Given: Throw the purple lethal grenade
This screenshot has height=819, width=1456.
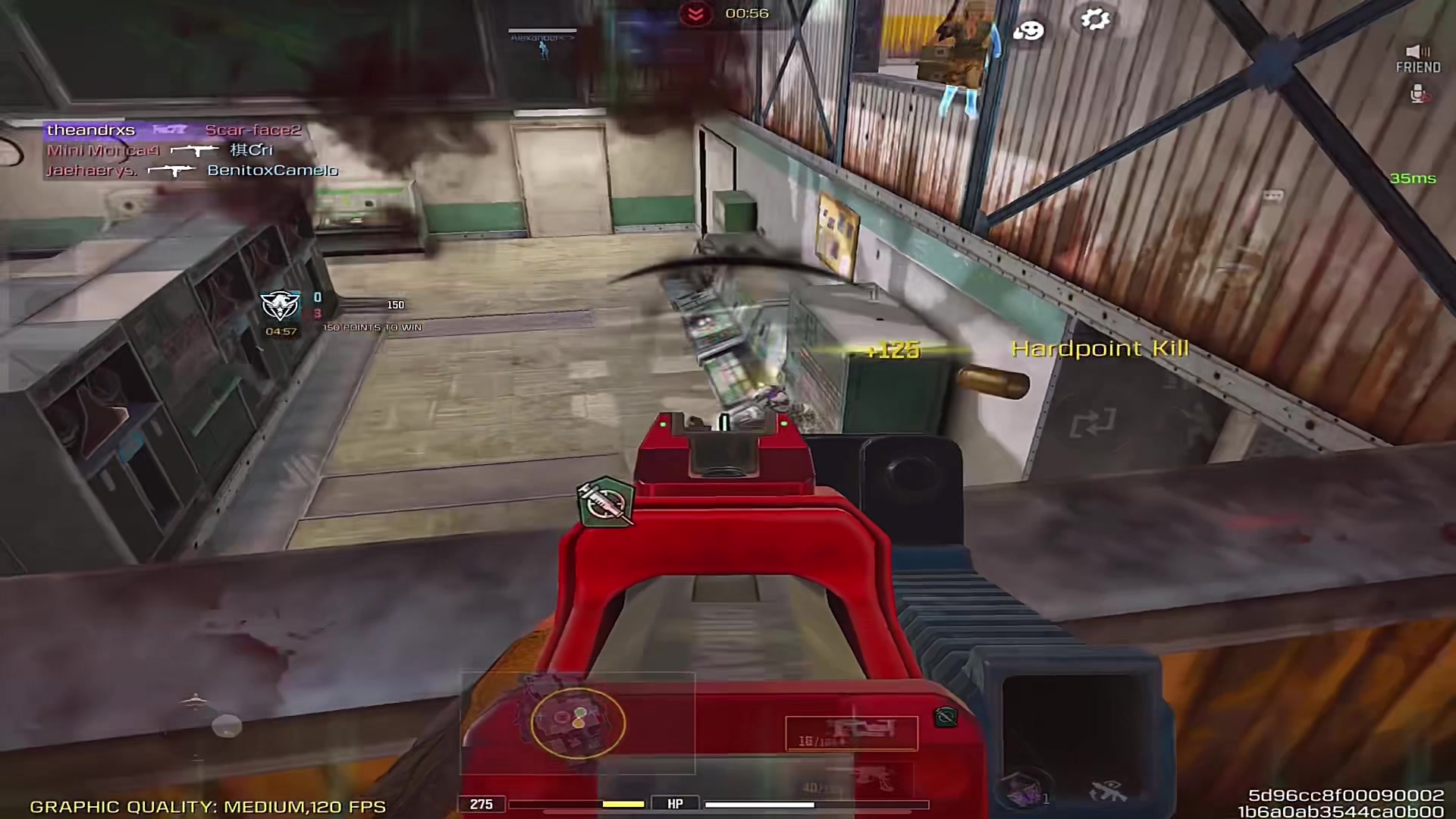Looking at the screenshot, I should coord(1025,790).
